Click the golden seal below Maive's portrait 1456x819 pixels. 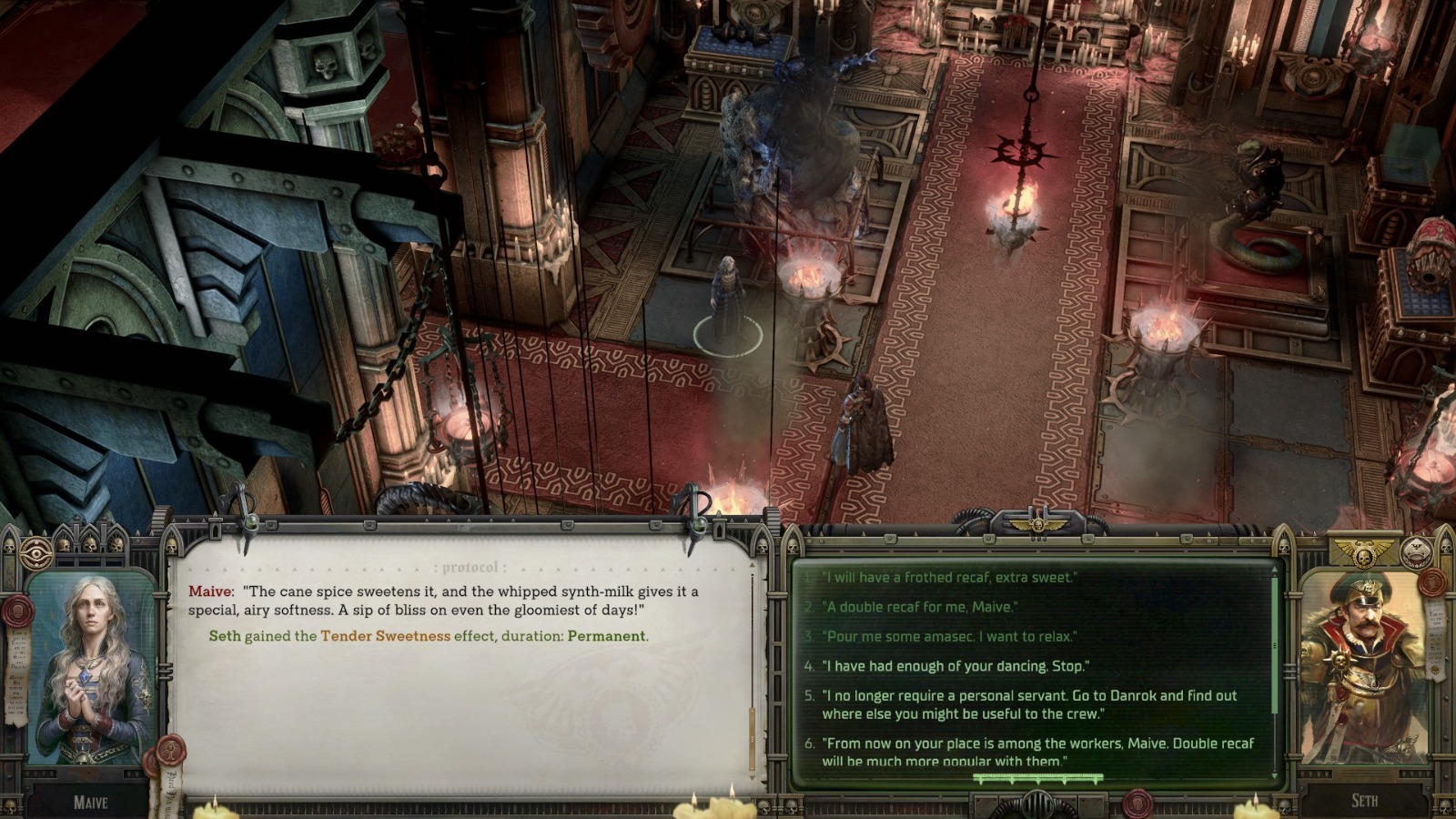[x=170, y=753]
